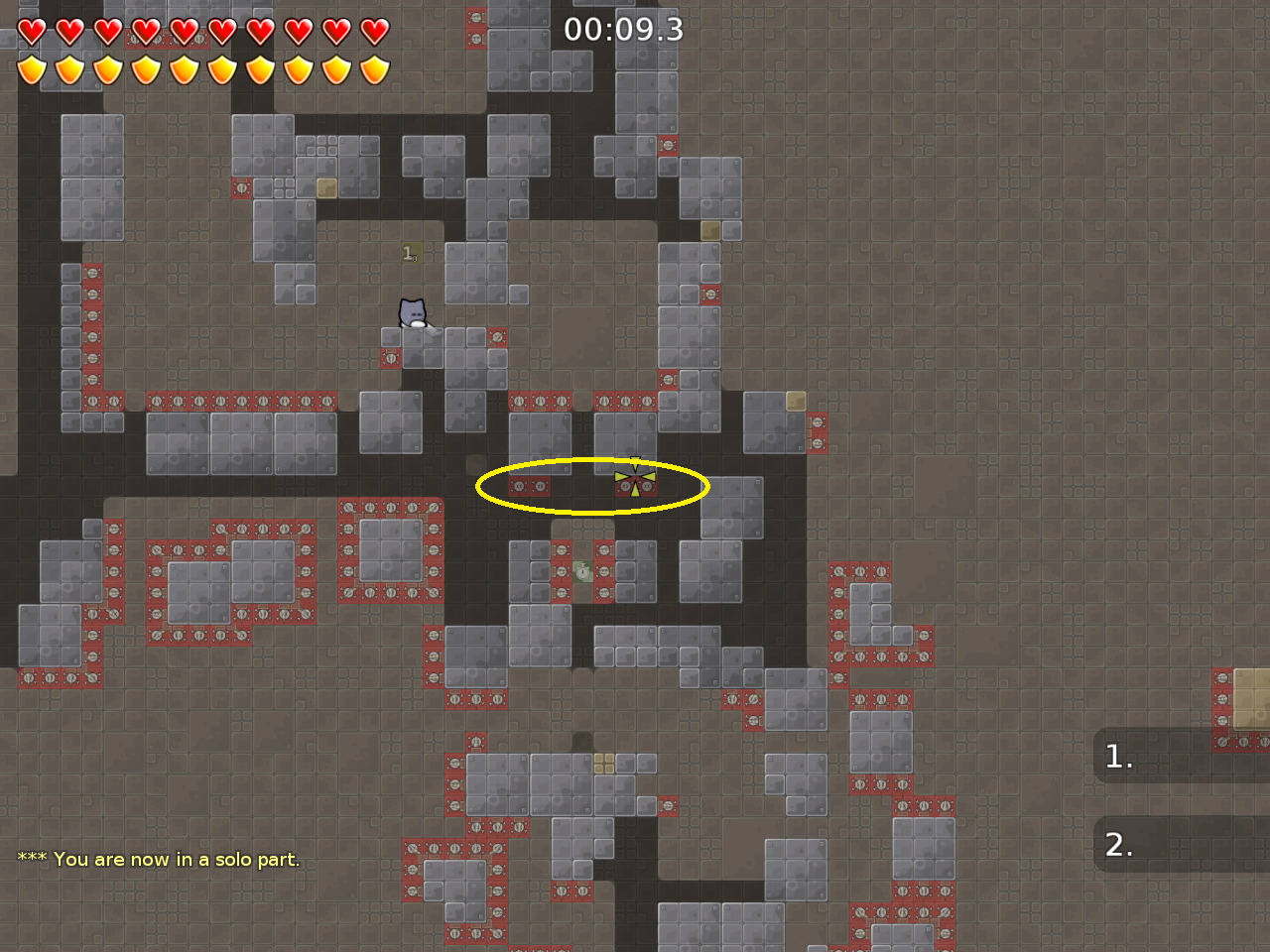Toggle the fifth heart in the health bar

tap(184, 30)
